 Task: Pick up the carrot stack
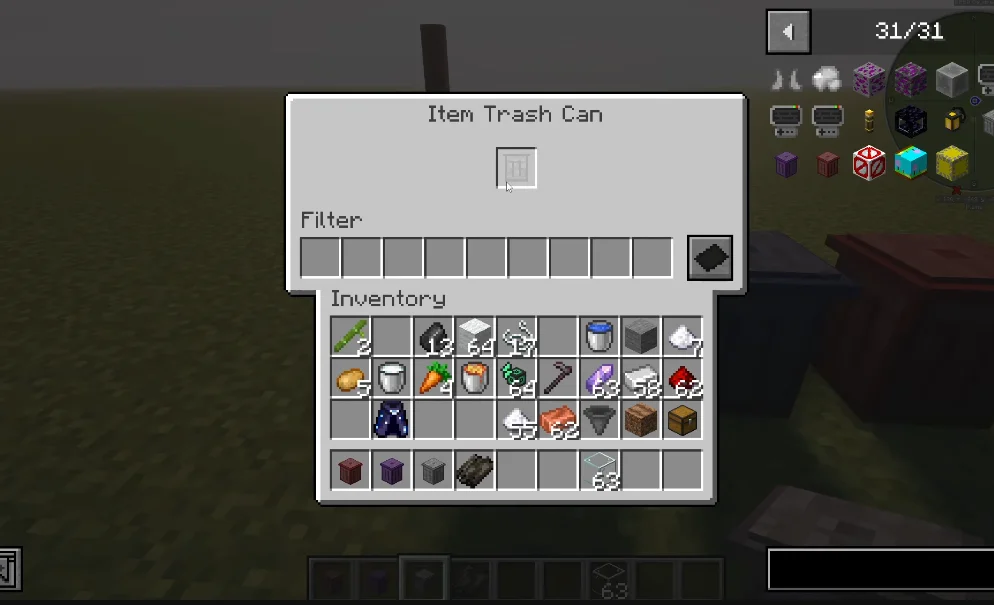(x=433, y=379)
